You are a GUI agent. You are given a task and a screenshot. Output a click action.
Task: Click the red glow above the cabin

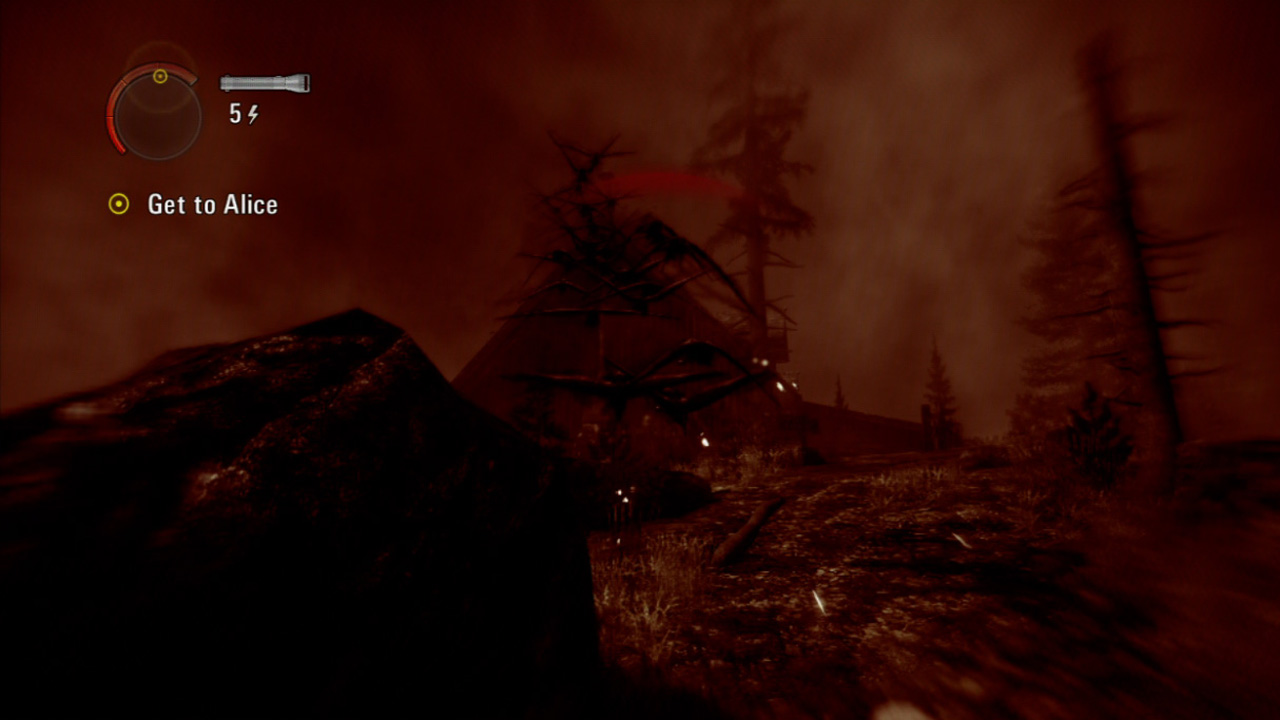point(665,180)
